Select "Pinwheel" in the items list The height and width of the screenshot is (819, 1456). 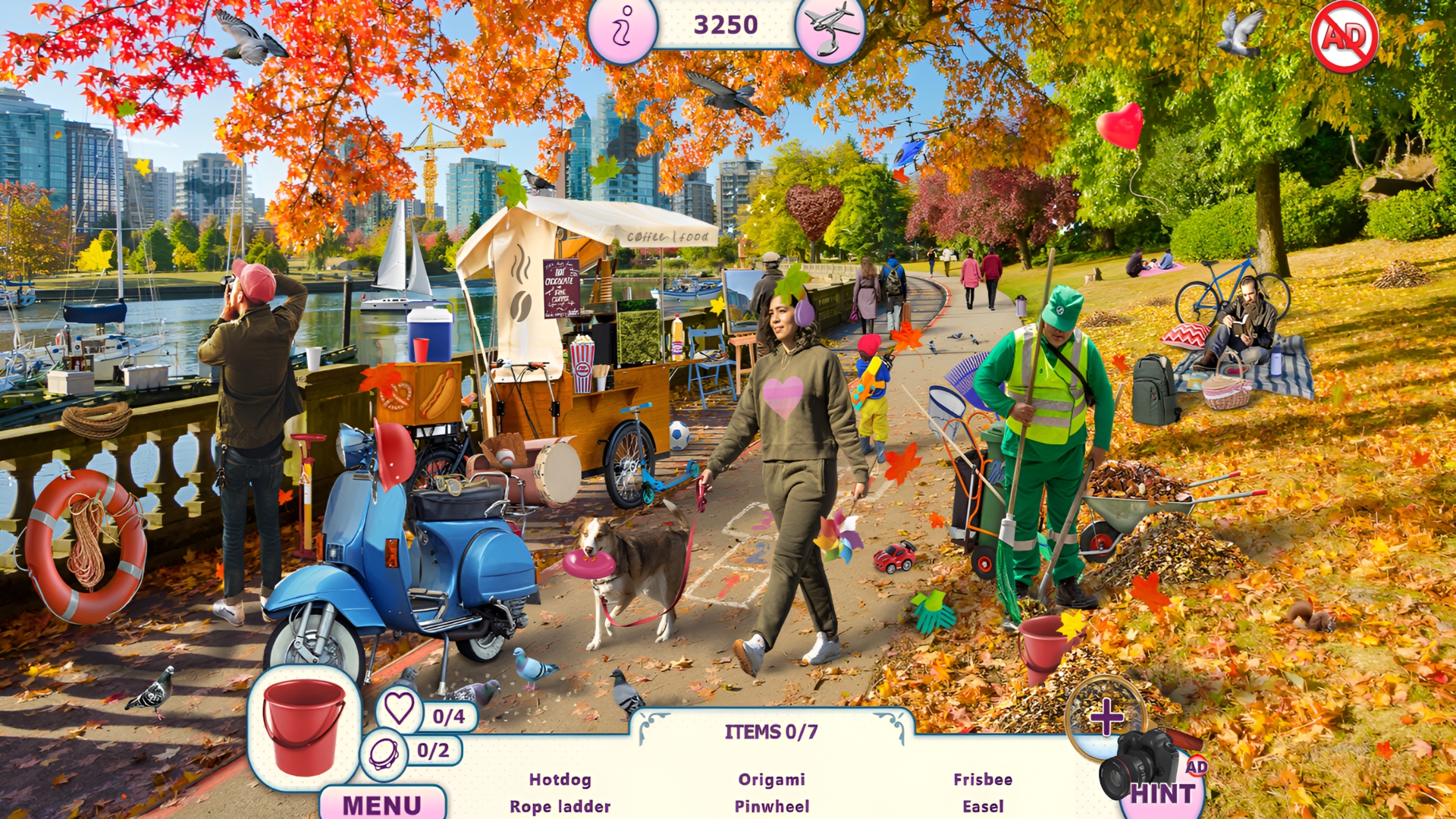(x=772, y=806)
